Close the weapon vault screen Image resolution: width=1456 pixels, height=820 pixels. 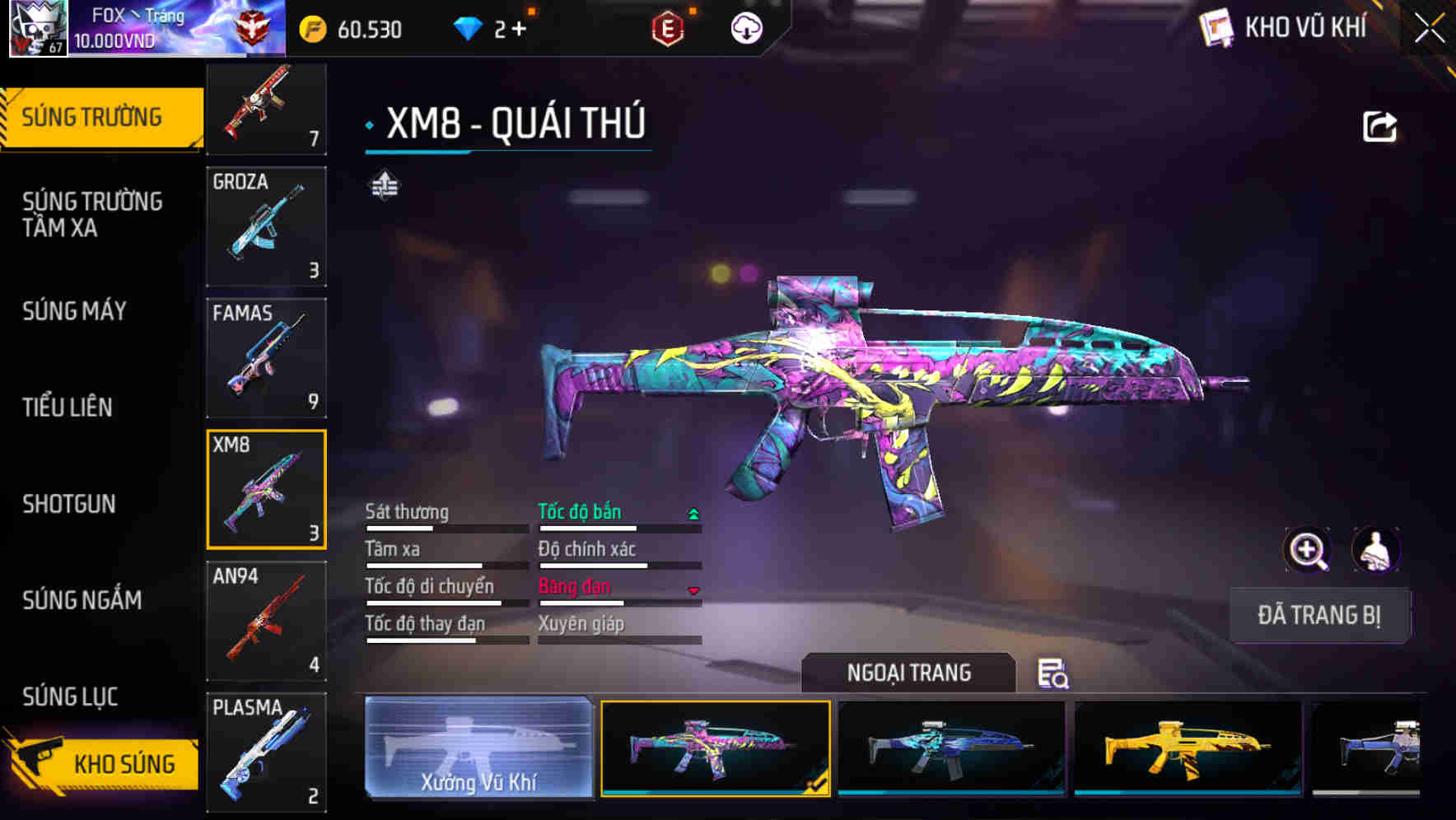(x=1429, y=29)
